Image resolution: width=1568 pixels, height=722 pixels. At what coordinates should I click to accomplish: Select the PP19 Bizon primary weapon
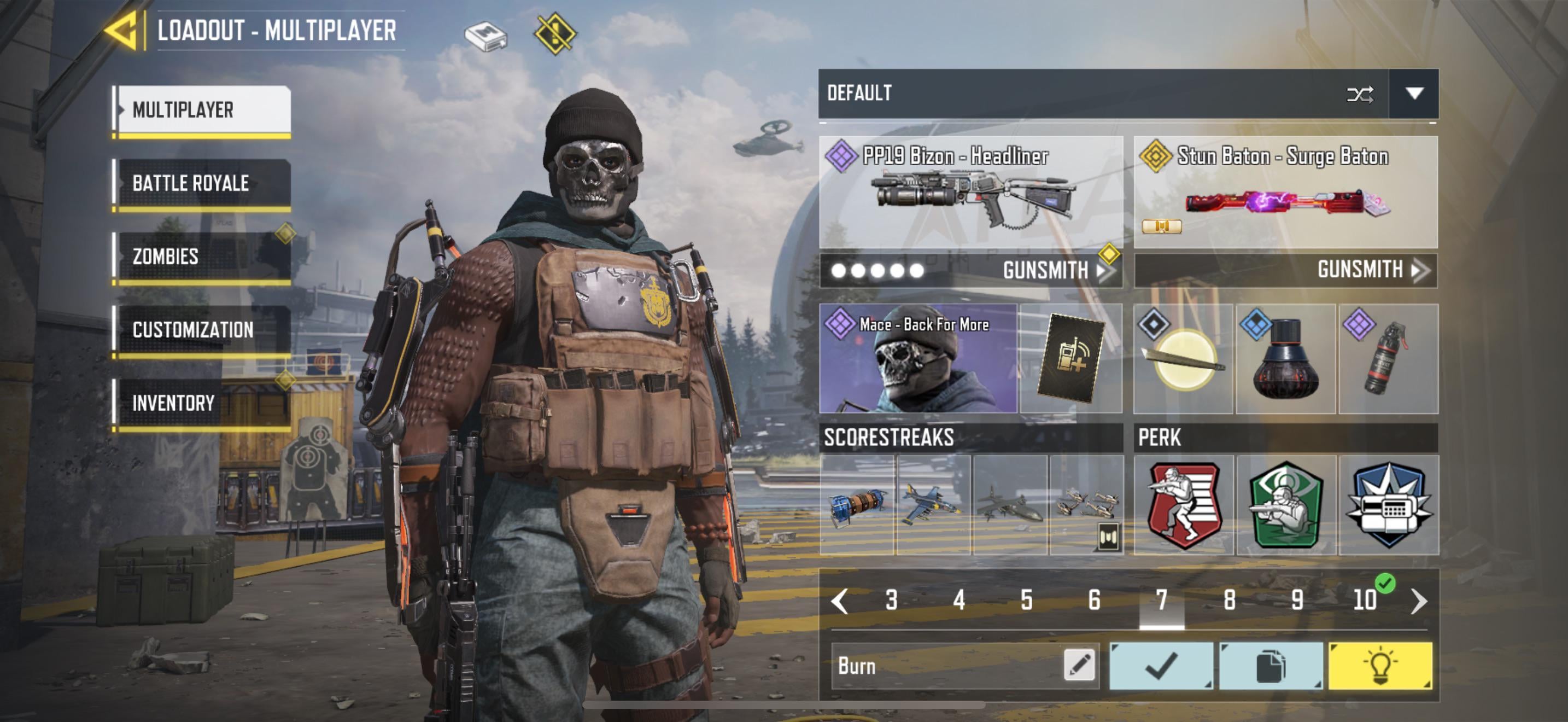click(x=971, y=192)
